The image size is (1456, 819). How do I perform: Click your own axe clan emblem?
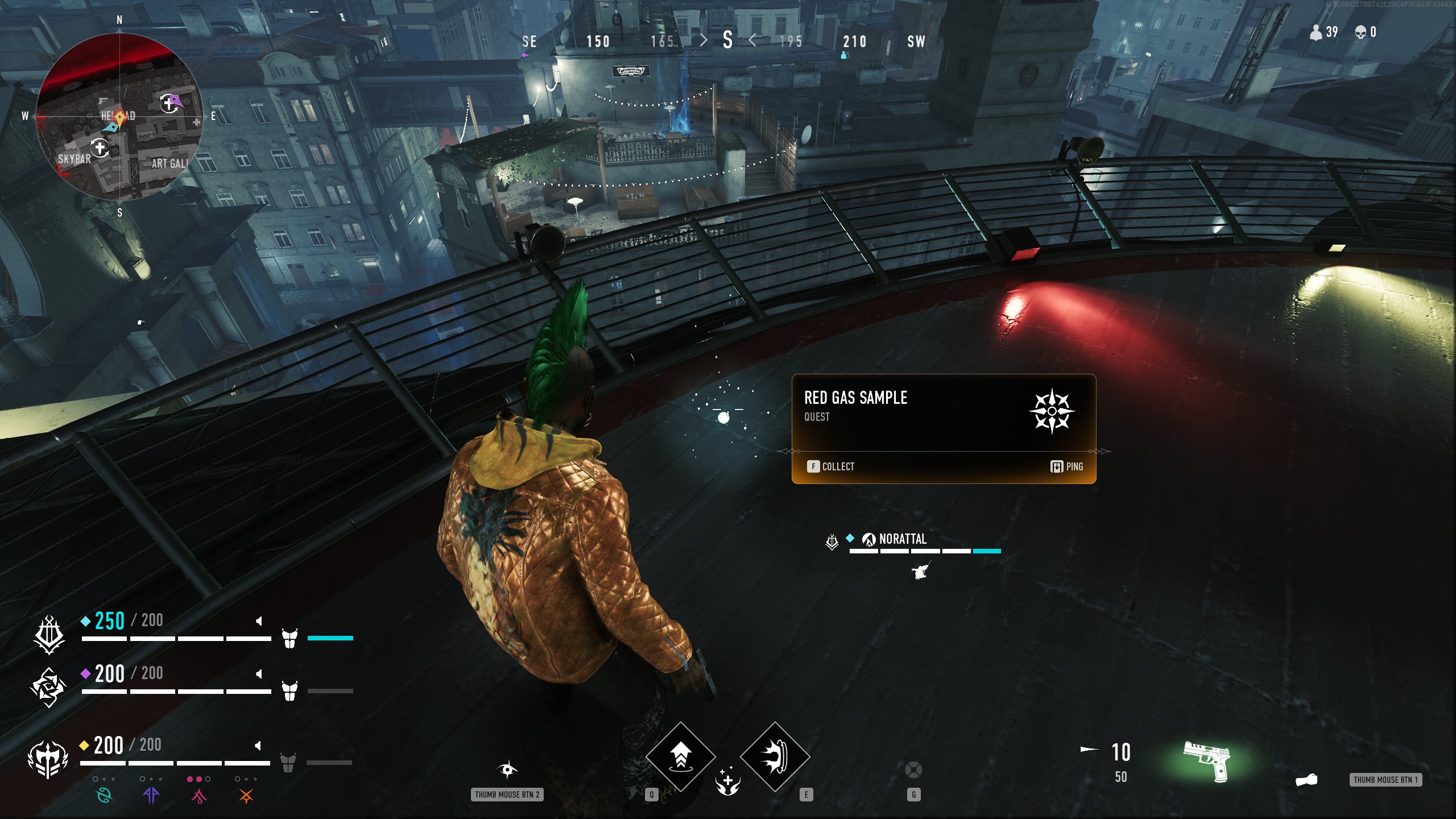pos(48,759)
